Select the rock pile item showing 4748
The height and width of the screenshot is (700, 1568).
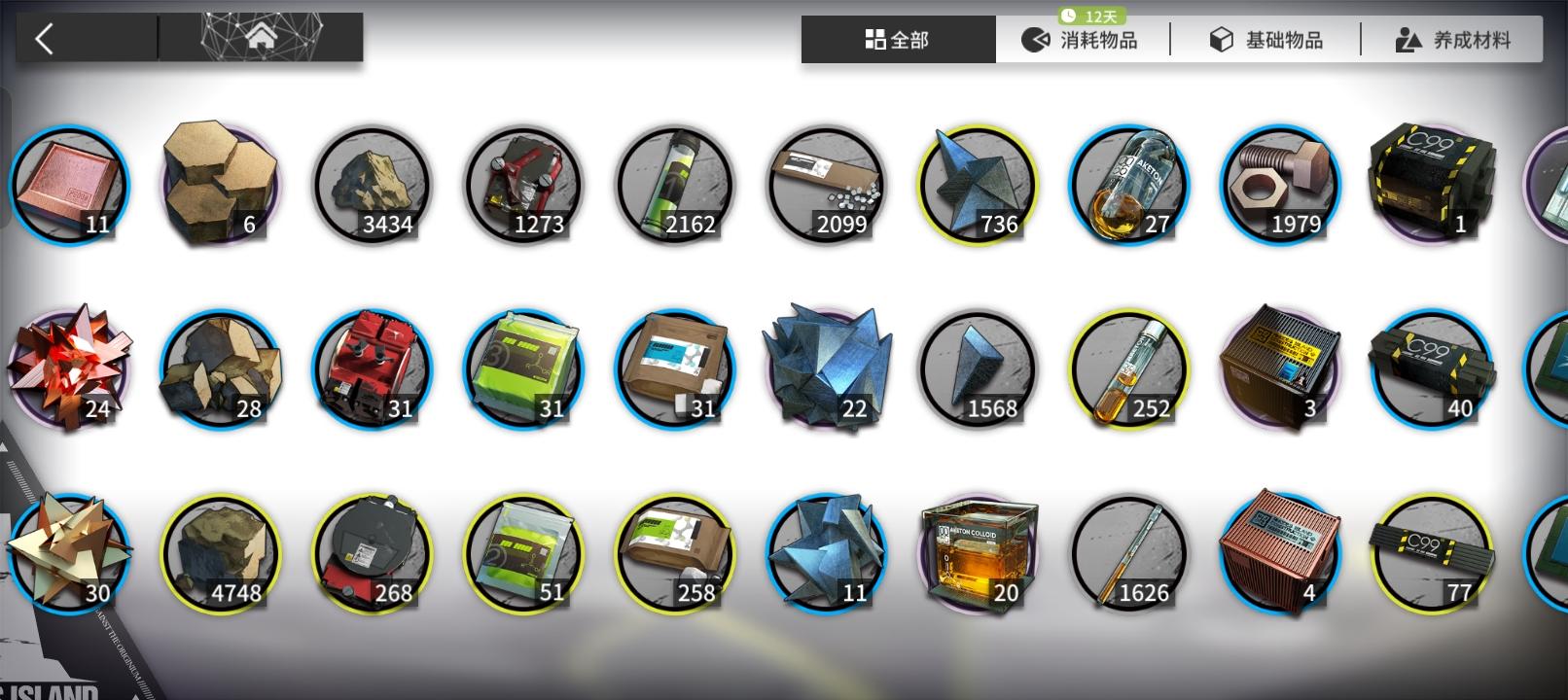(220, 554)
